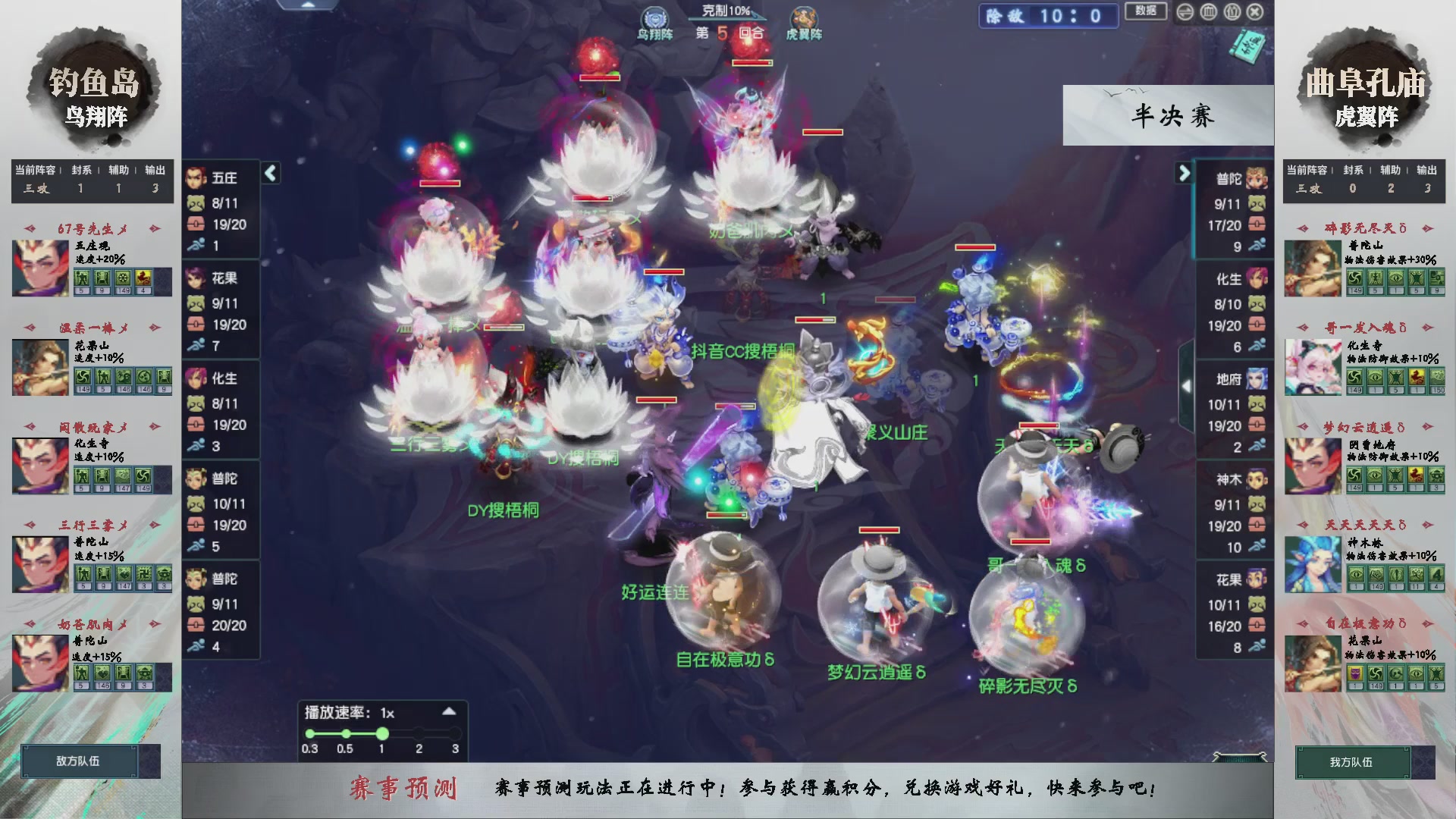Viewport: 1456px width, 819px height.
Task: Select the 地府 unit portrait in right roster
Action: (x=1256, y=380)
